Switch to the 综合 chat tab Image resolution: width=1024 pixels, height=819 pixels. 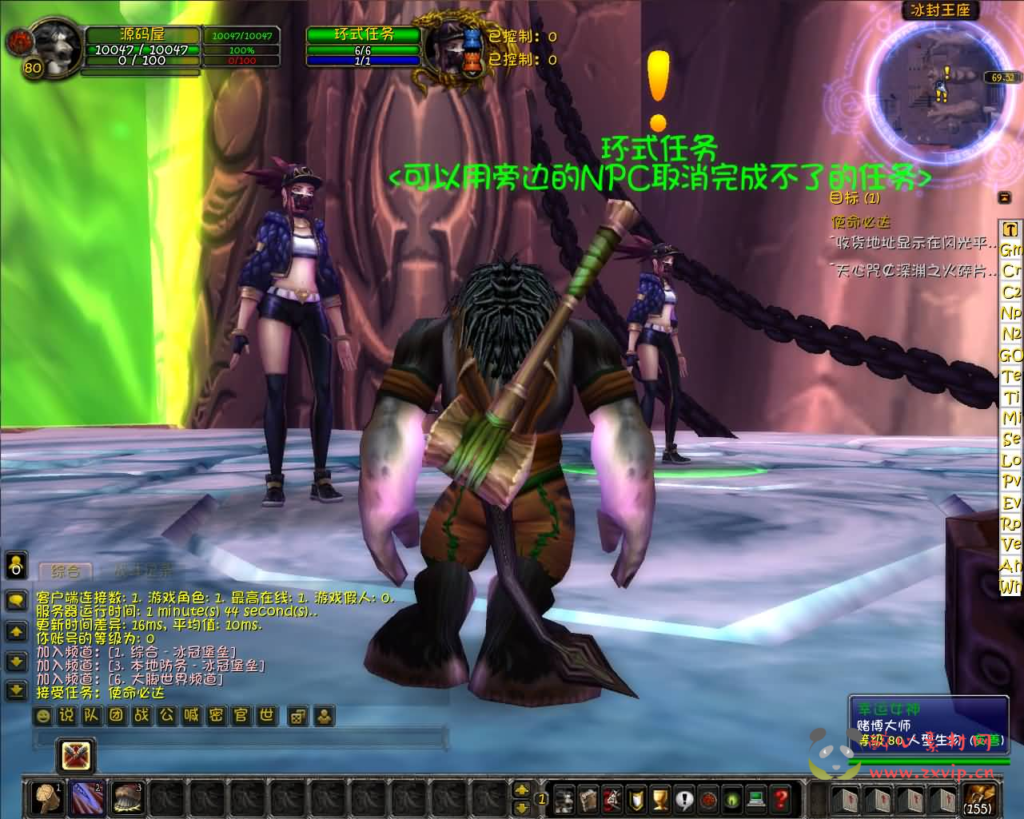66,571
